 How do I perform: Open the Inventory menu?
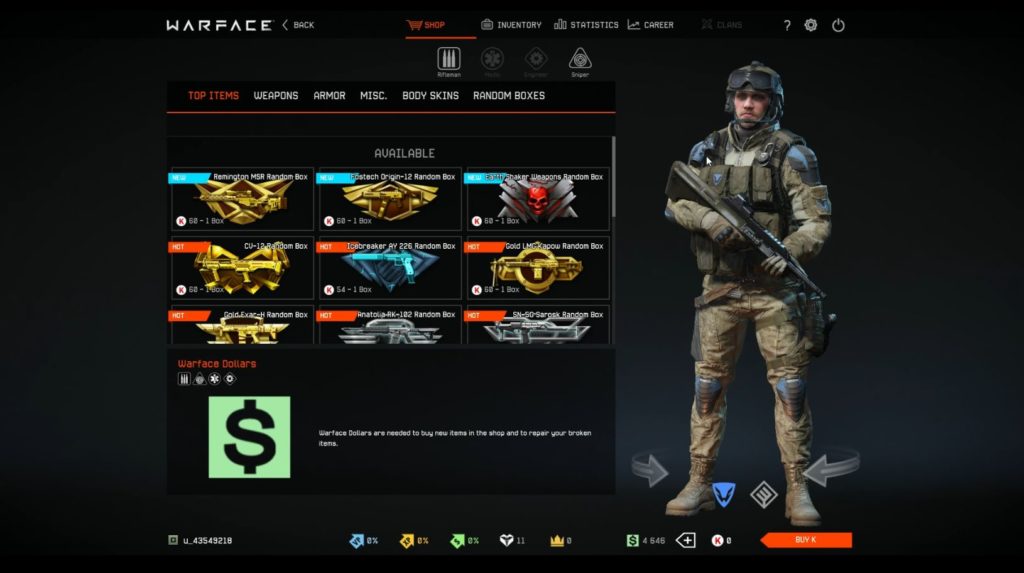pyautogui.click(x=511, y=25)
